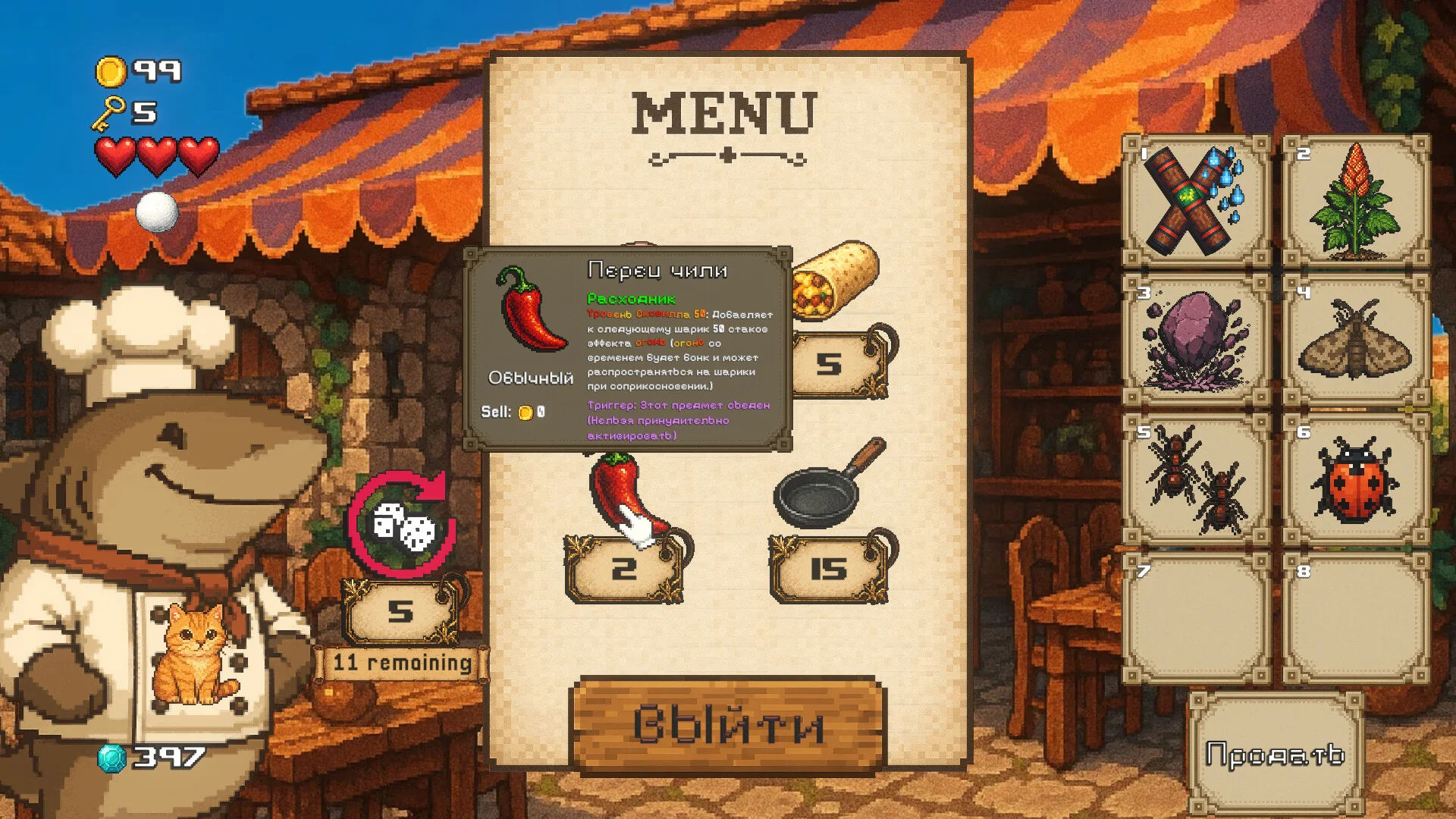Purchase the burrito priced at 5
1456x819 pixels.
coord(834,281)
